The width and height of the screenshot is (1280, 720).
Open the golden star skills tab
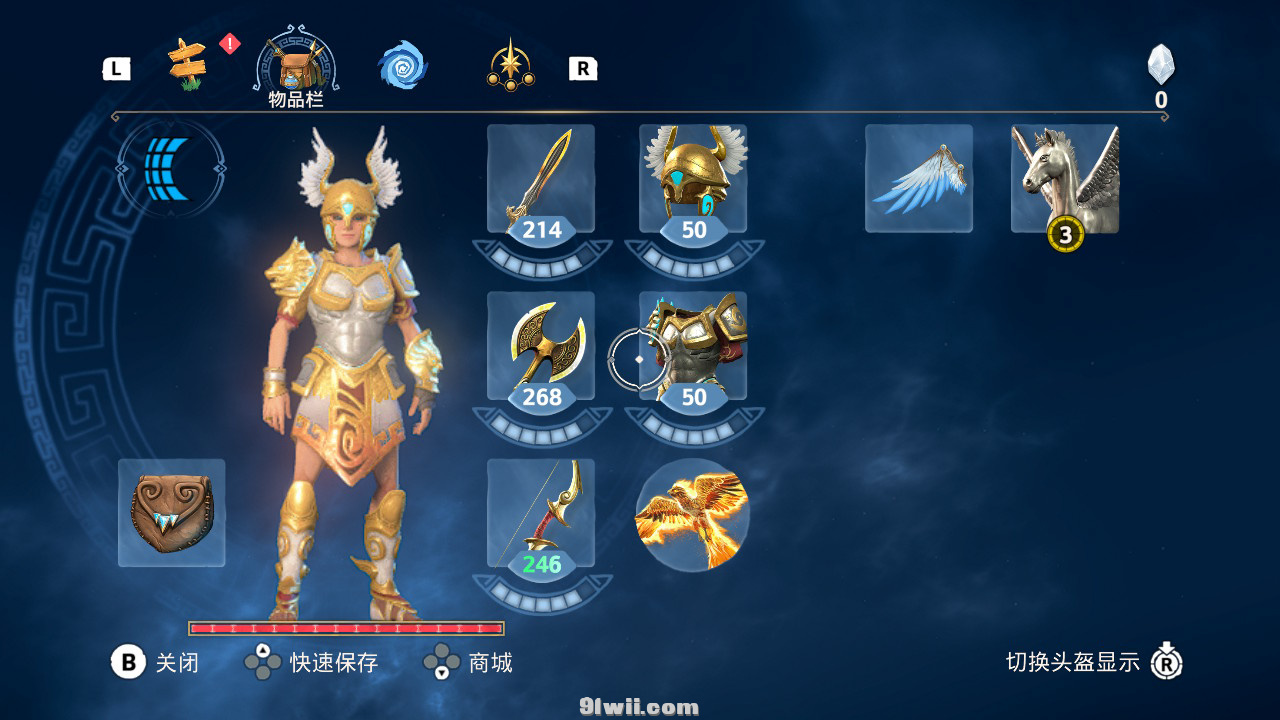pyautogui.click(x=511, y=66)
